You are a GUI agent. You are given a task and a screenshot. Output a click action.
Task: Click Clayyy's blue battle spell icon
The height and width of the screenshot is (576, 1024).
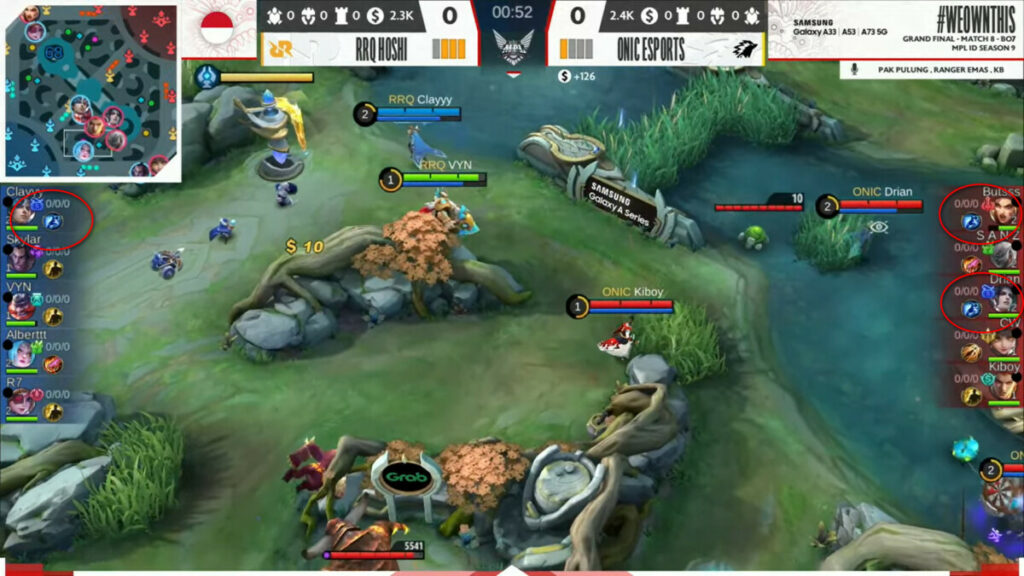pyautogui.click(x=53, y=222)
